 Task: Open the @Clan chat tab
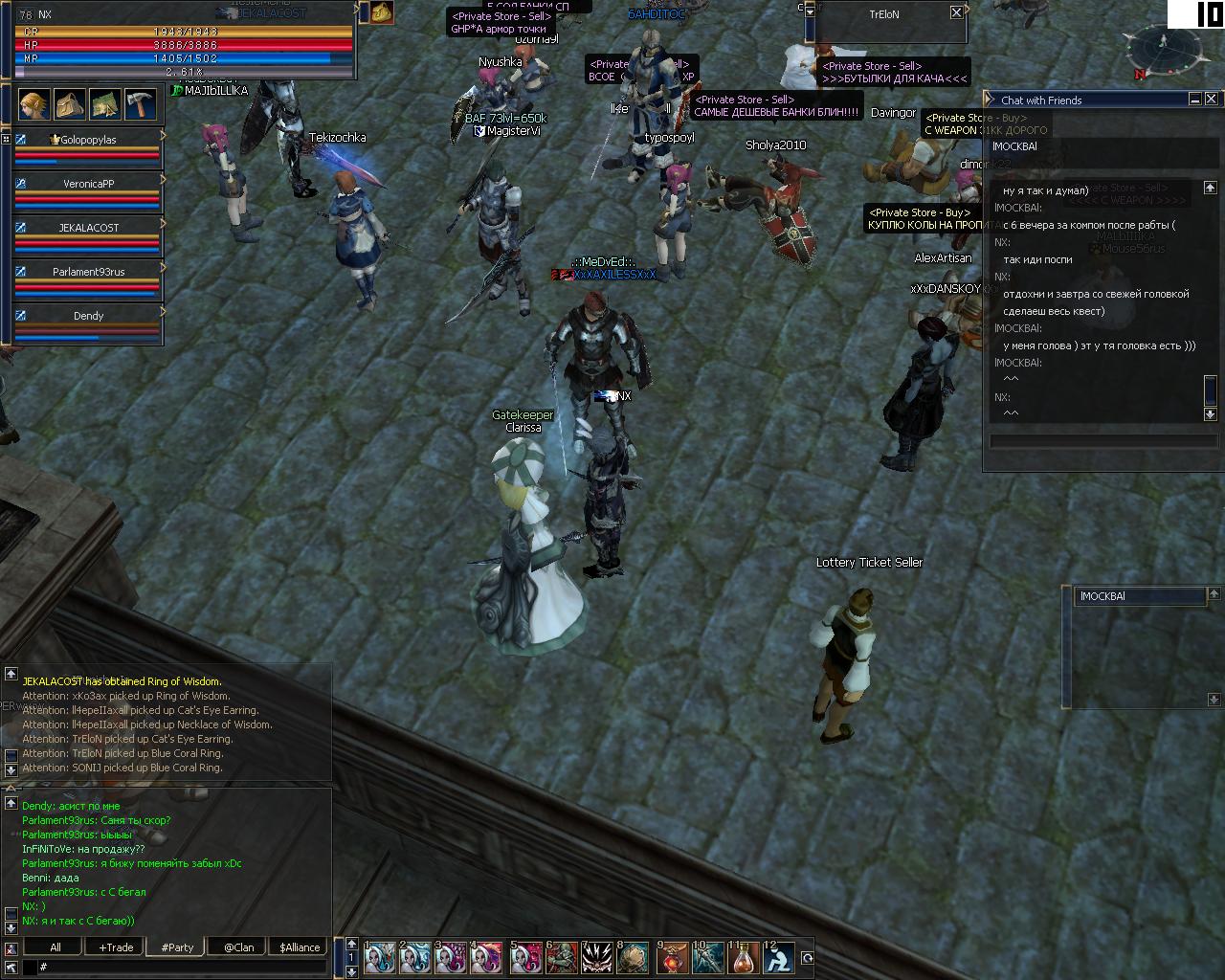[238, 947]
